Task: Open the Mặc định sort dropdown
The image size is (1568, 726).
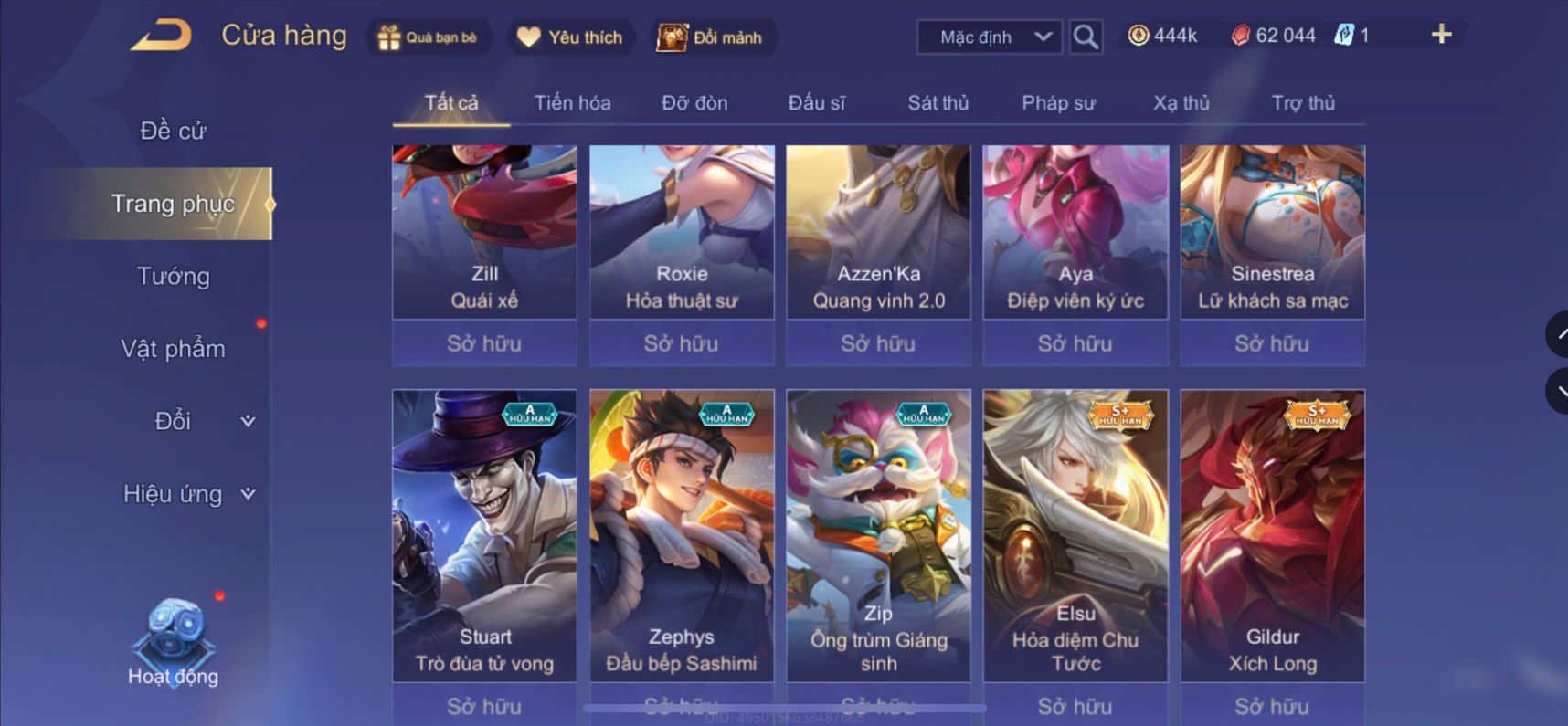Action: [988, 37]
